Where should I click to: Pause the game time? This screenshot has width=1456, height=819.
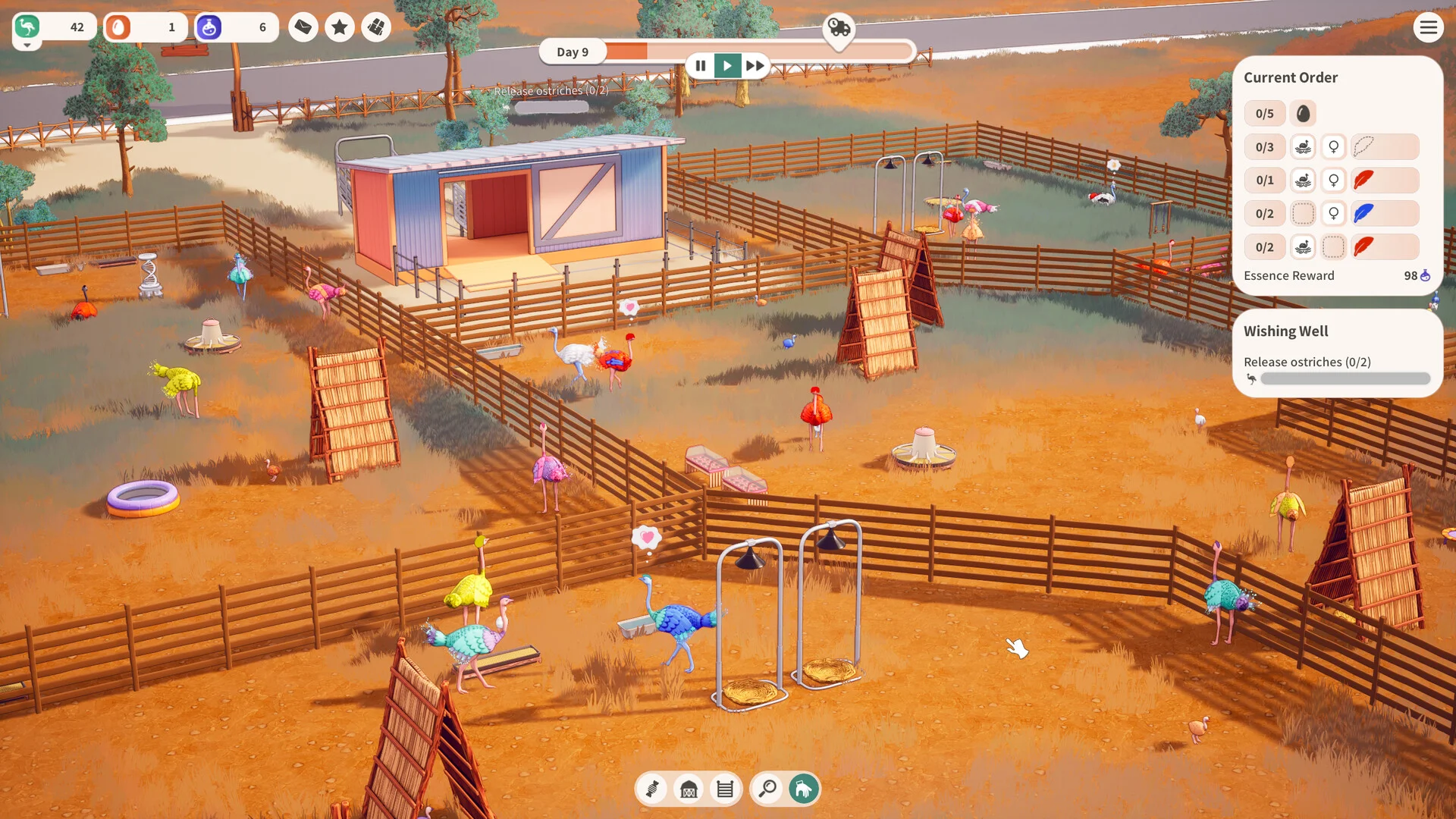(x=701, y=66)
